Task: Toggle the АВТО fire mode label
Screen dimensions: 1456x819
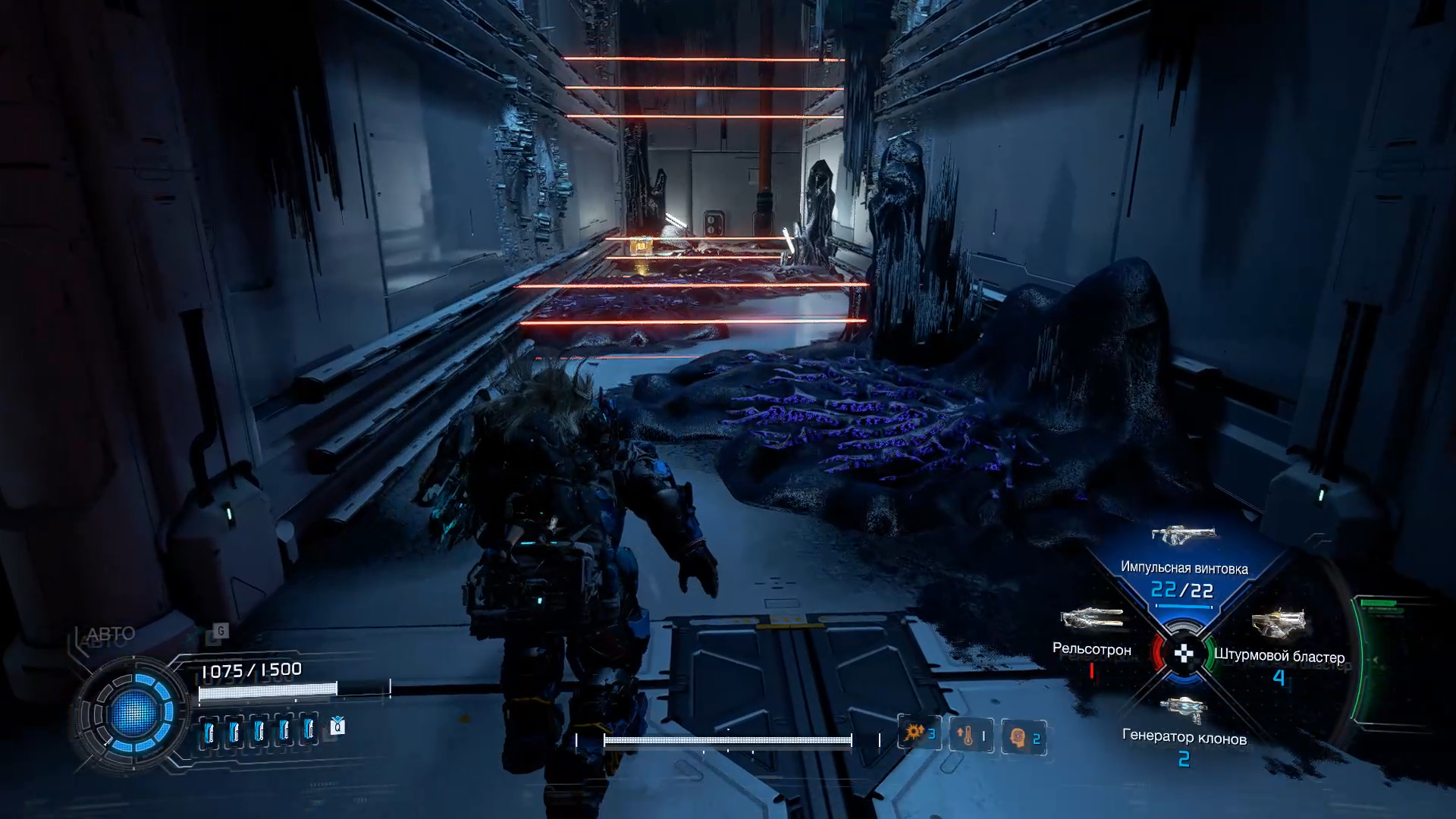Action: pyautogui.click(x=111, y=634)
